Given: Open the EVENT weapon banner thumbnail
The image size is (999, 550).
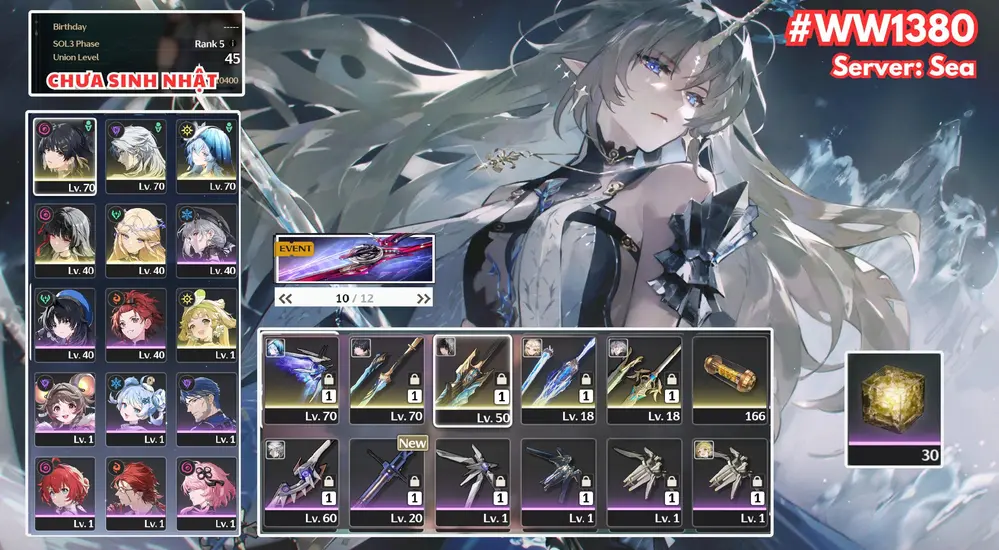Looking at the screenshot, I should click(x=355, y=259).
